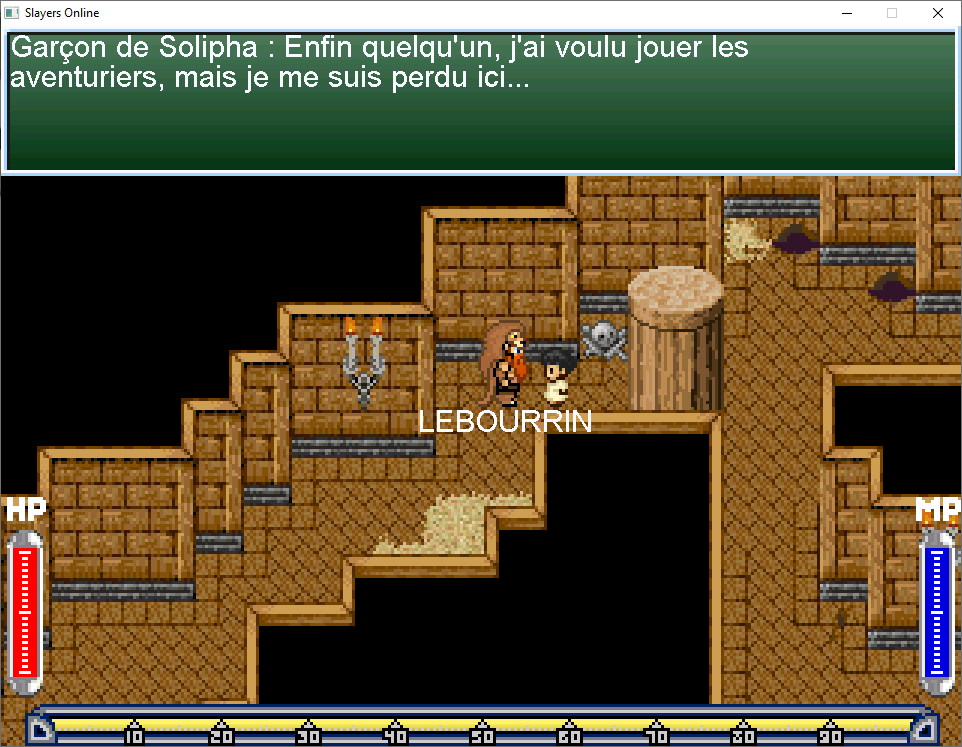Close the Slayers Online window

[937, 13]
